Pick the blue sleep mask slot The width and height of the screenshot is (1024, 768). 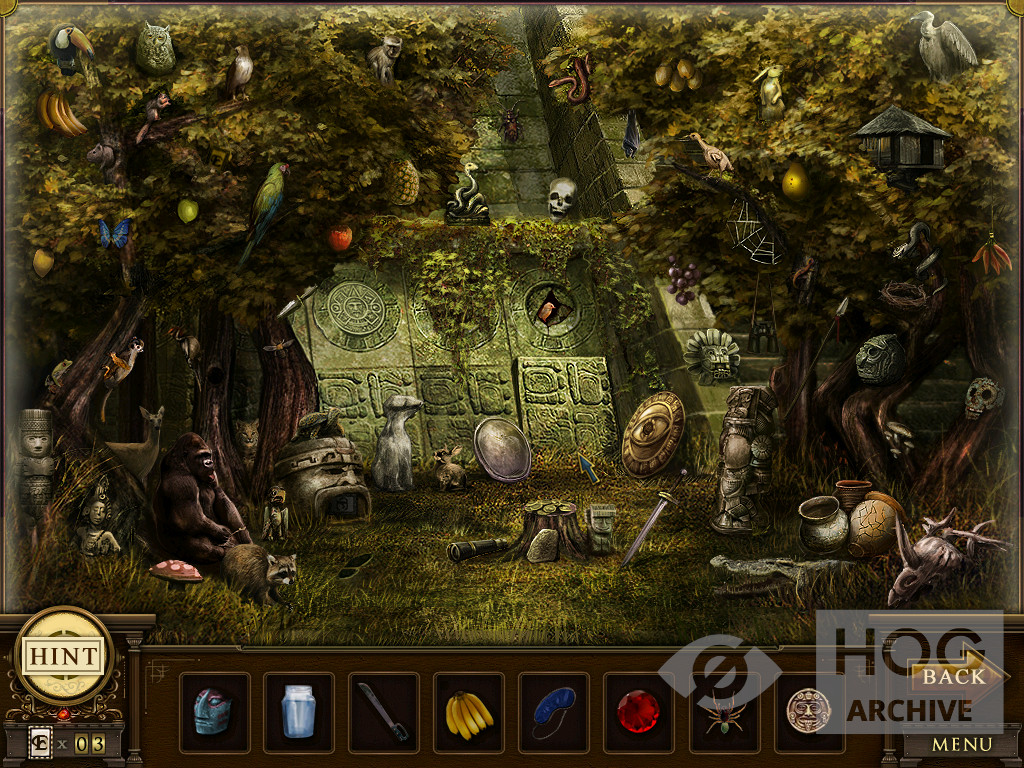coord(553,712)
